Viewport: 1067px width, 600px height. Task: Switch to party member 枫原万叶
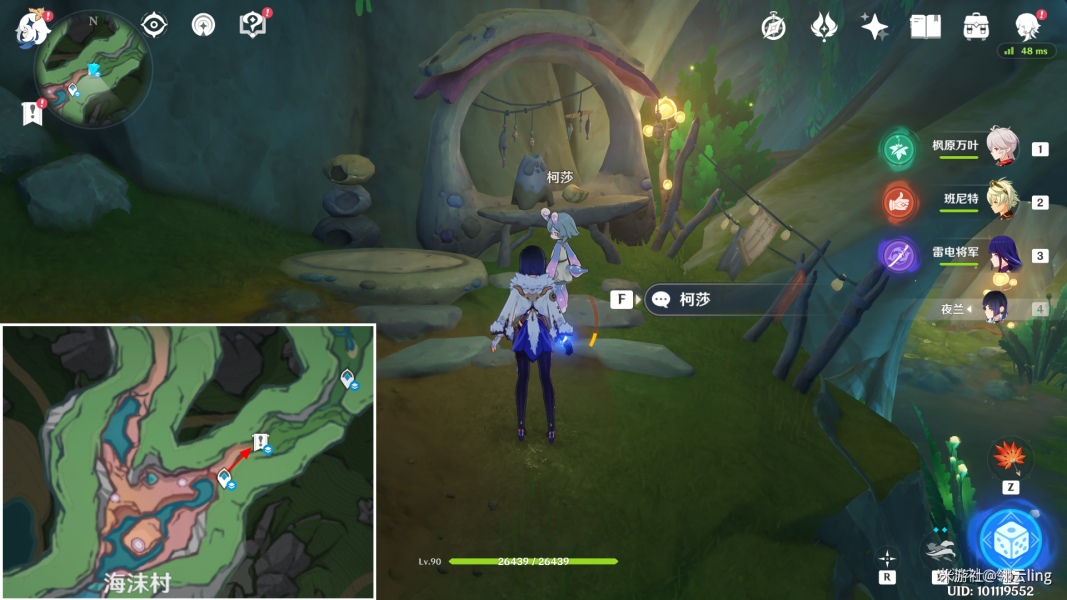click(1001, 148)
